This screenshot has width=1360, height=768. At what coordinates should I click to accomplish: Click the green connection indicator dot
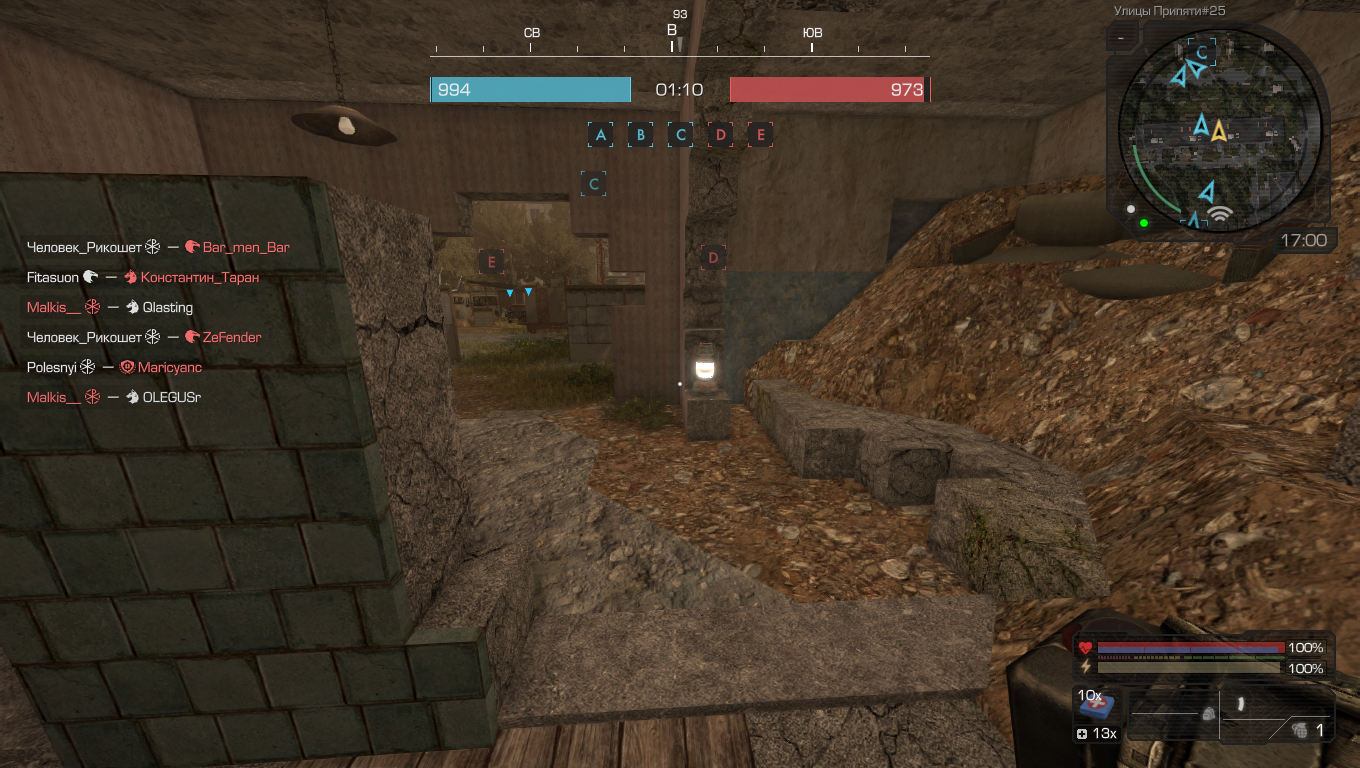pos(1143,222)
